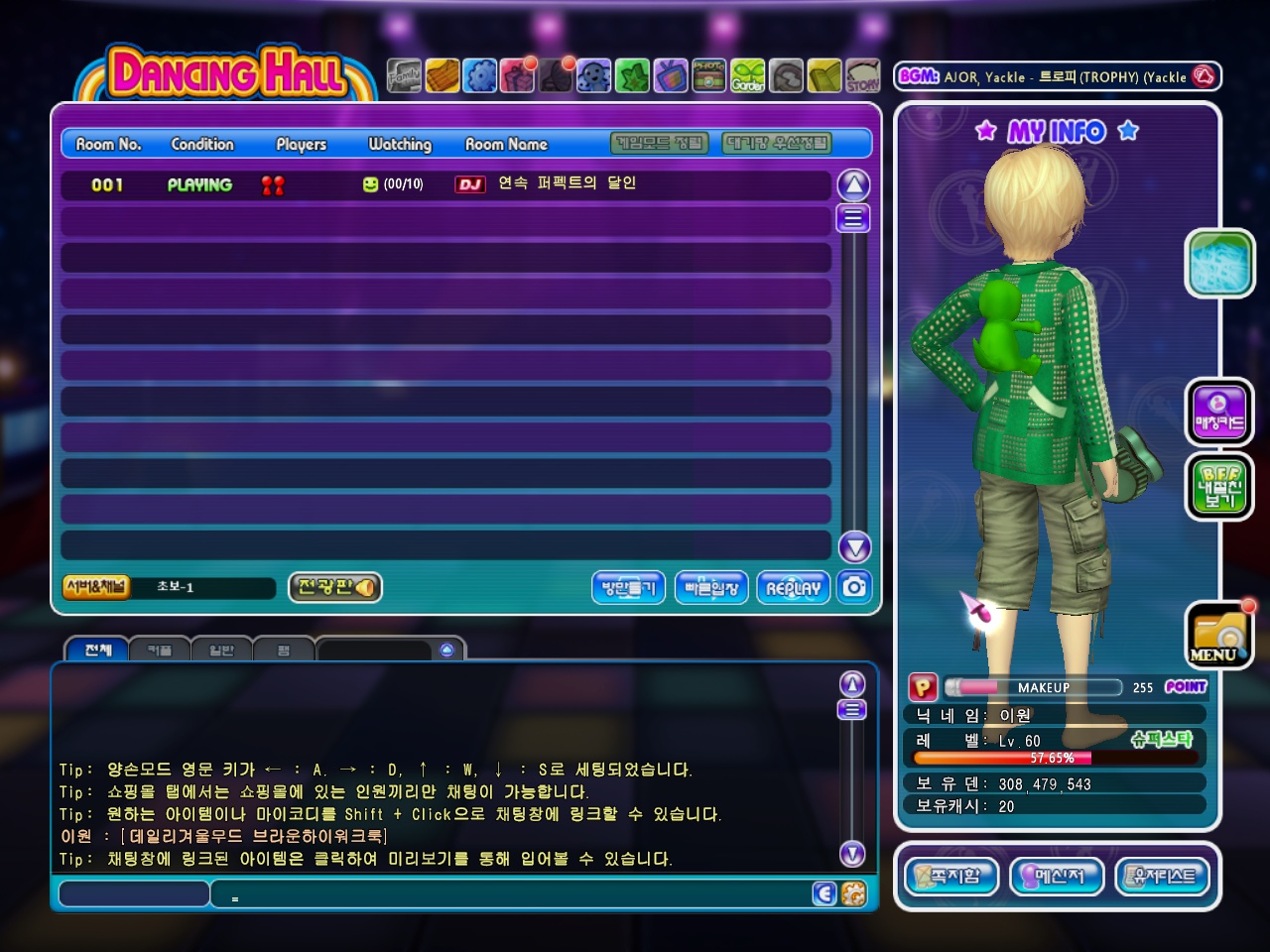Open the Garden icon
Viewport: 1270px width, 952px height.
pos(748,75)
